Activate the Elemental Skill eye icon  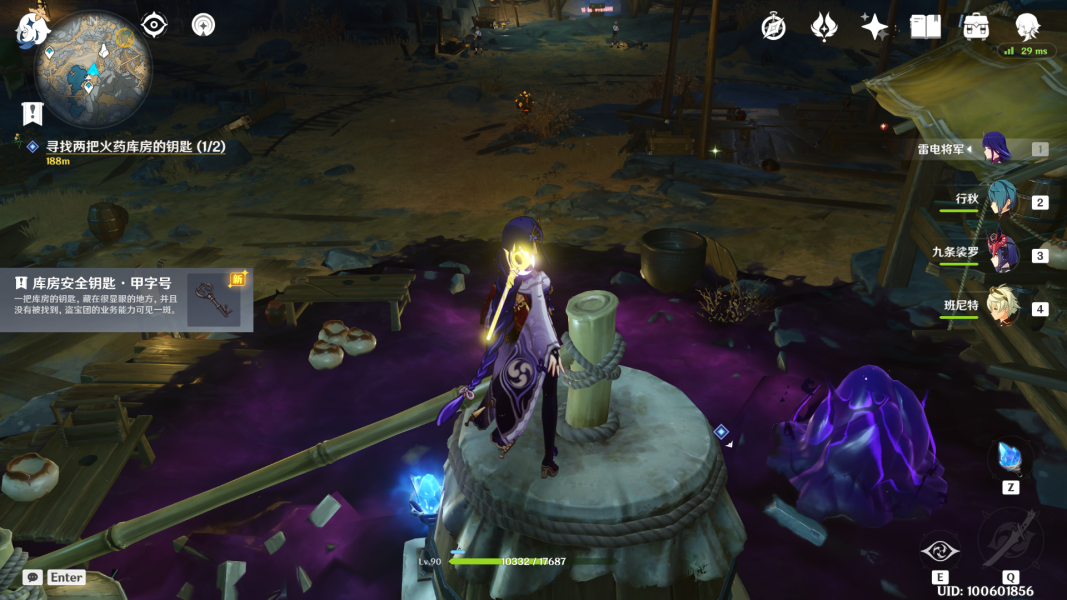click(x=940, y=549)
